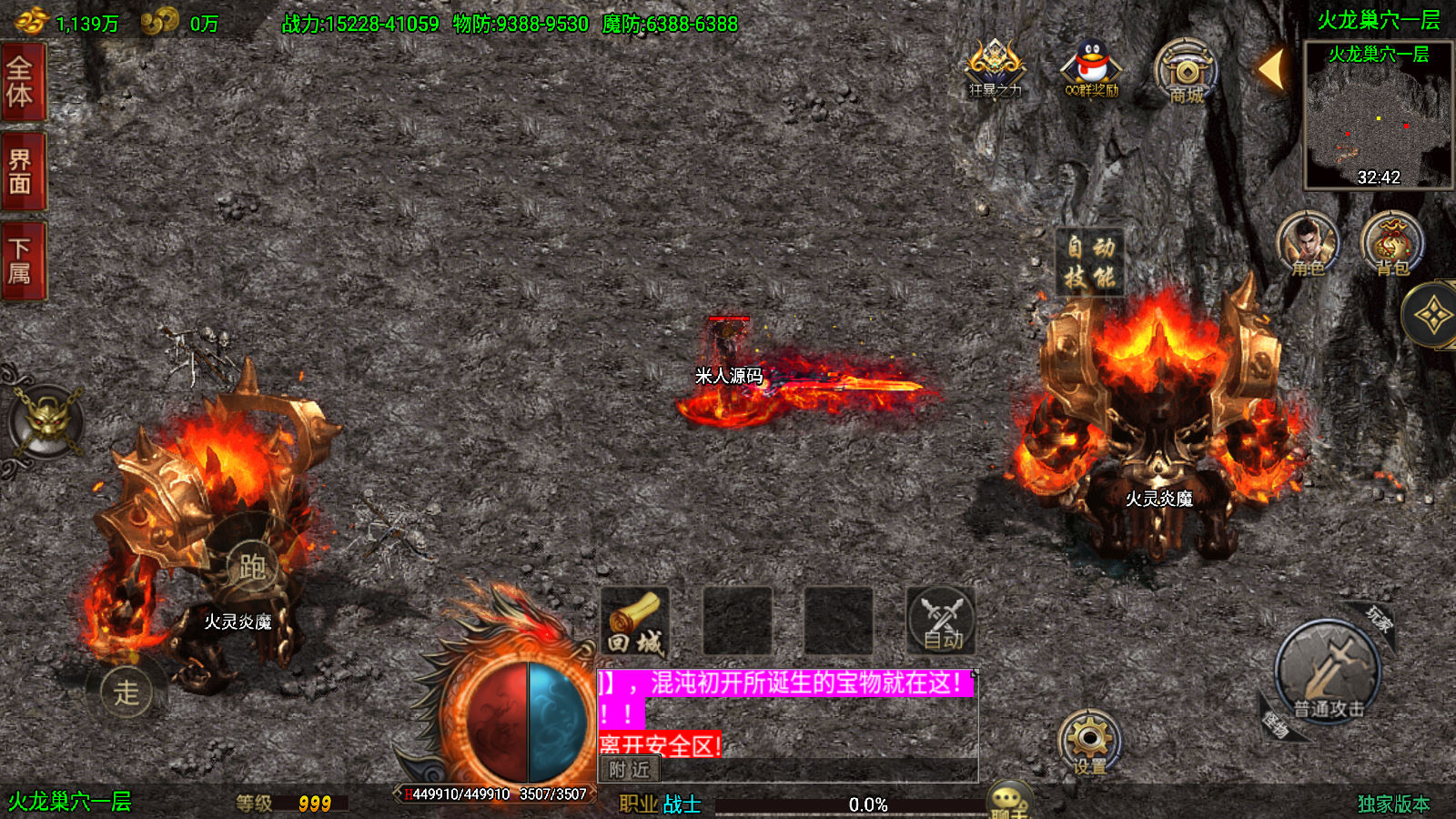Open the 下属 tab

22,261
